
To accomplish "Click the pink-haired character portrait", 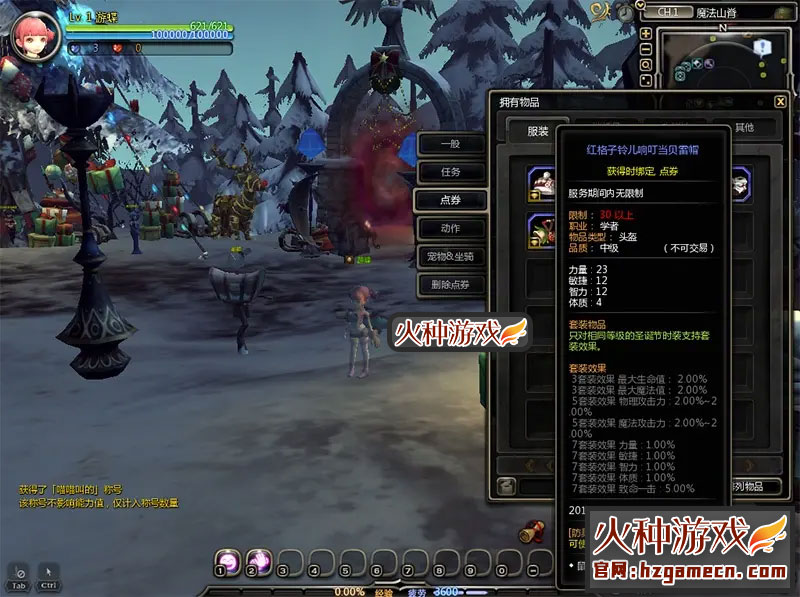I will tap(34, 37).
